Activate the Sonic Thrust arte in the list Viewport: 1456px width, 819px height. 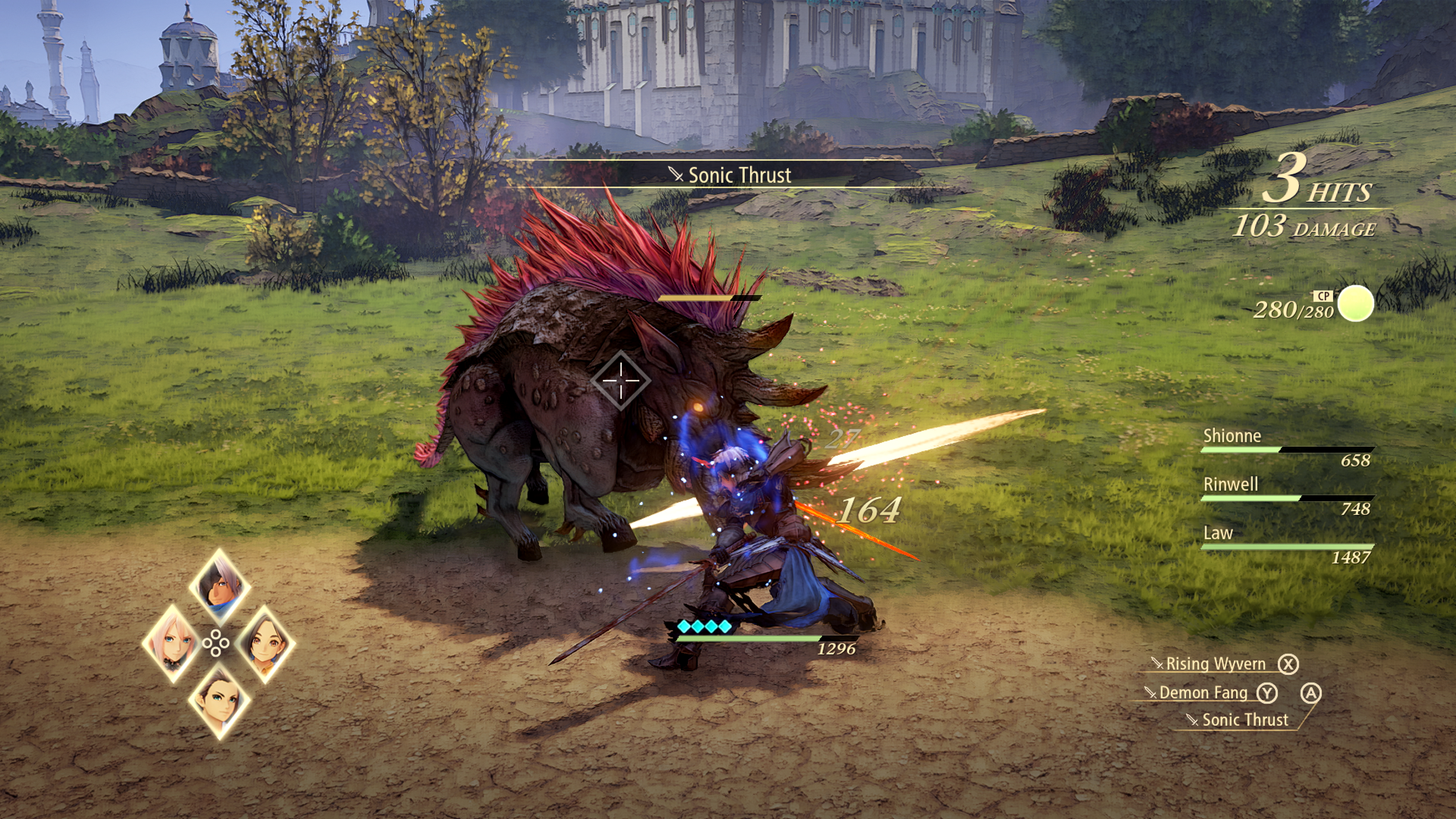click(1244, 720)
